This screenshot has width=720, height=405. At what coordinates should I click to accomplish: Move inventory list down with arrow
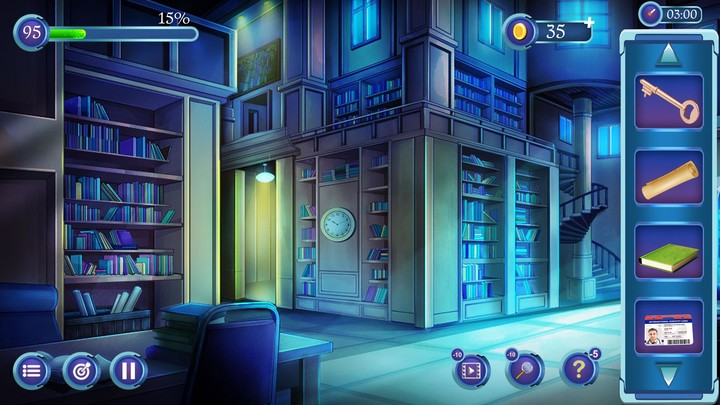click(668, 376)
